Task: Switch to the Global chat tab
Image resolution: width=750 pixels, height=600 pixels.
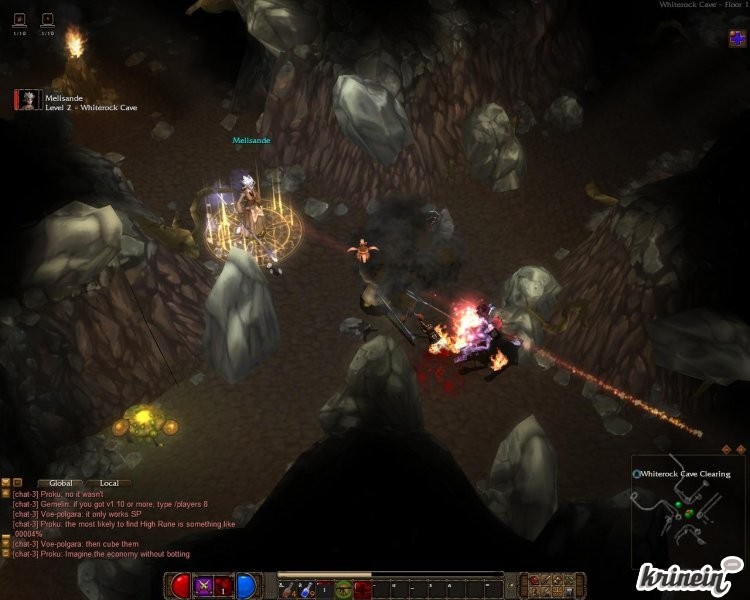Action: [x=60, y=483]
